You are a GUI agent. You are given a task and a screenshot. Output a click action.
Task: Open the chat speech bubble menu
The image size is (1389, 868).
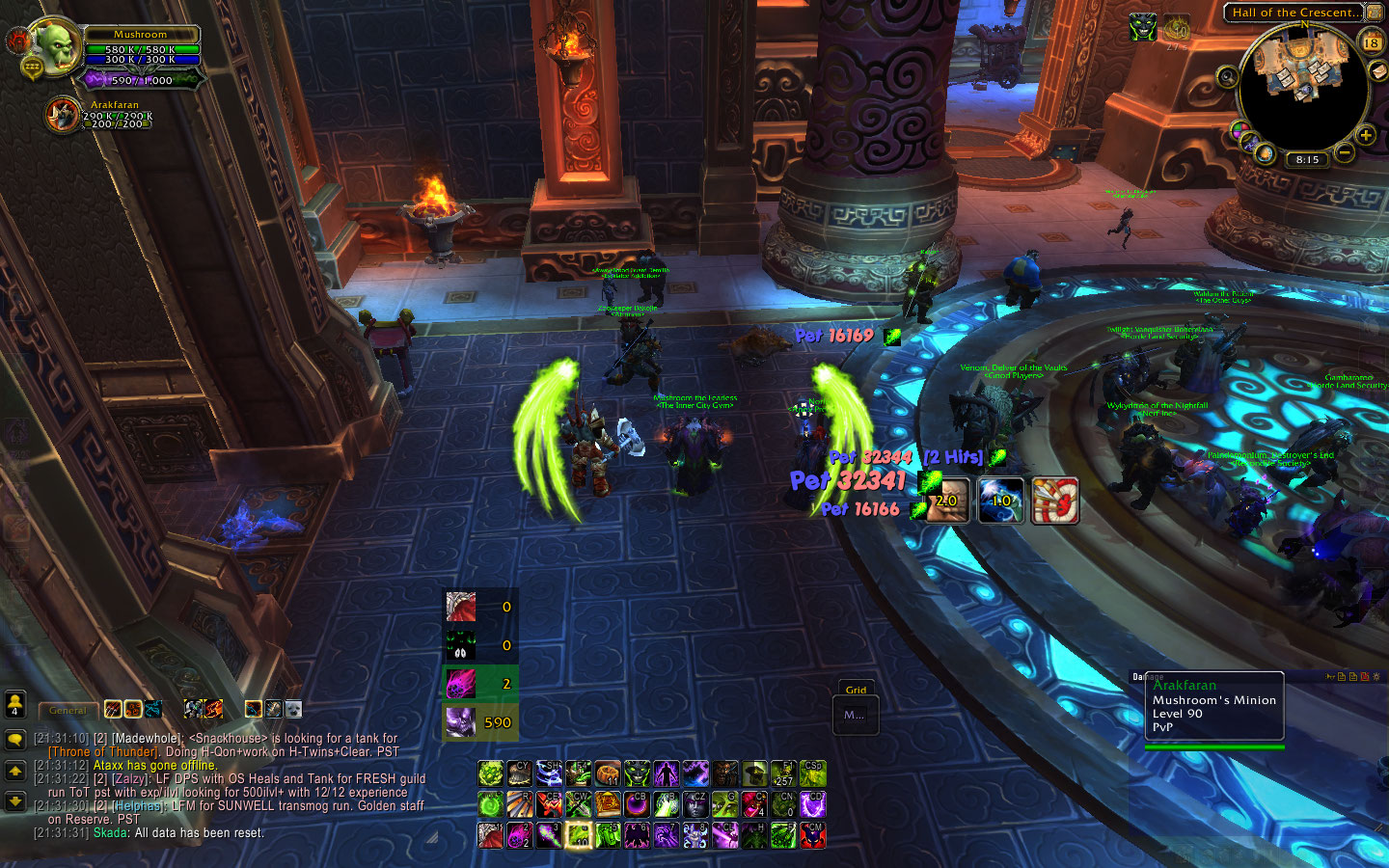pos(14,740)
